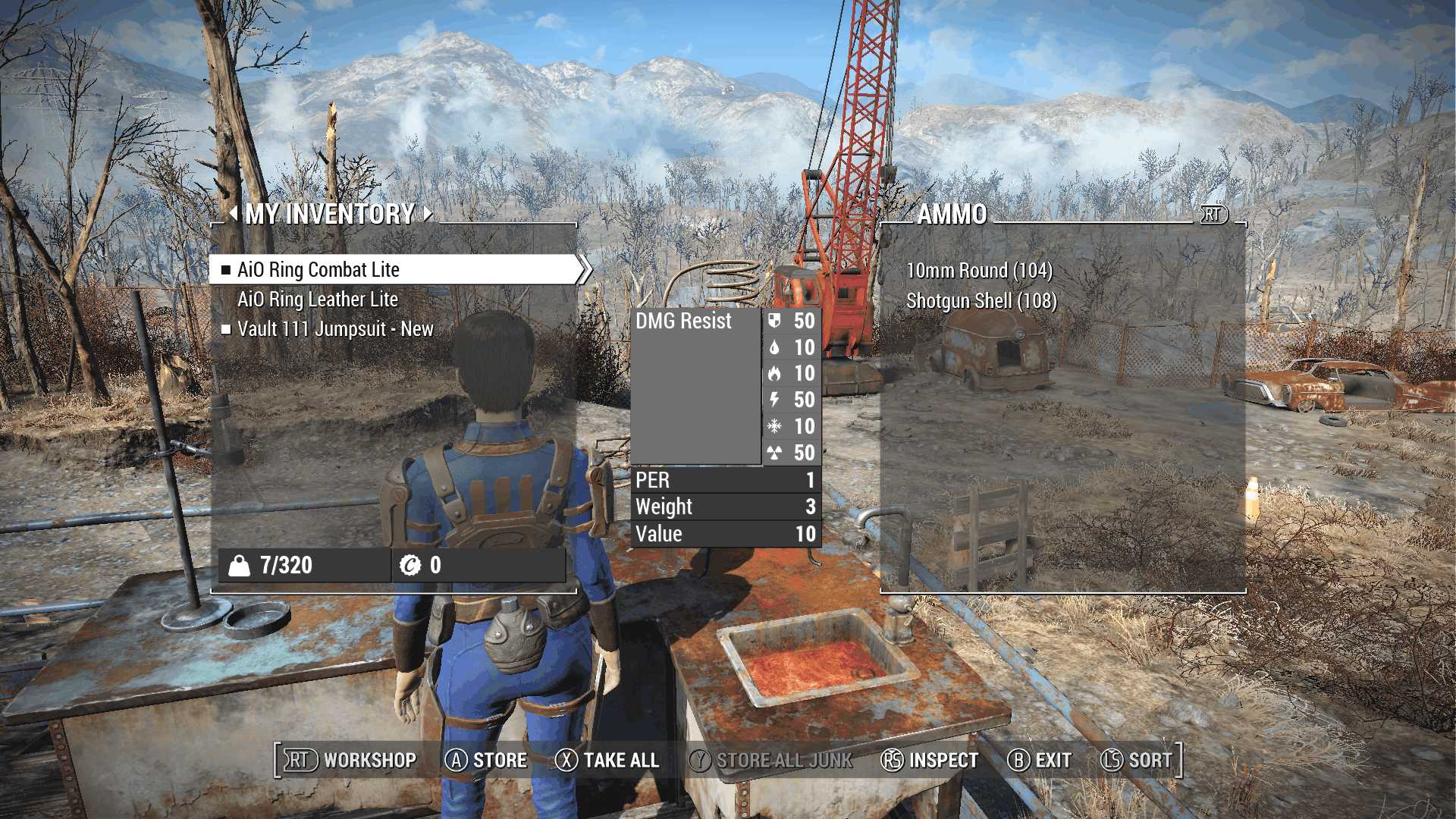Screen dimensions: 1456x819
Task: Click the Store action
Action: click(x=486, y=760)
